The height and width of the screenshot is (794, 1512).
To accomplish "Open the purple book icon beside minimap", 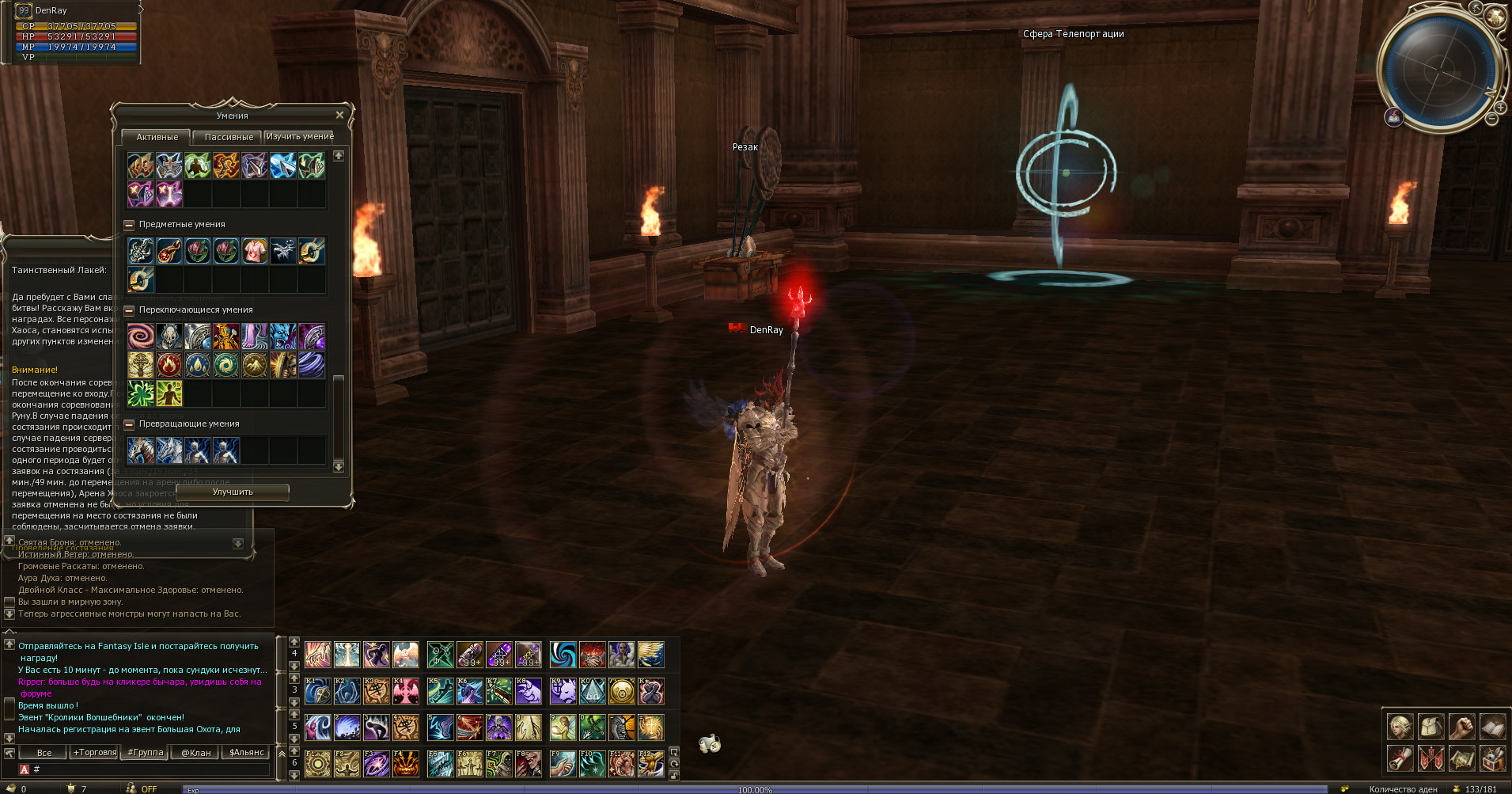I will coord(1393,118).
